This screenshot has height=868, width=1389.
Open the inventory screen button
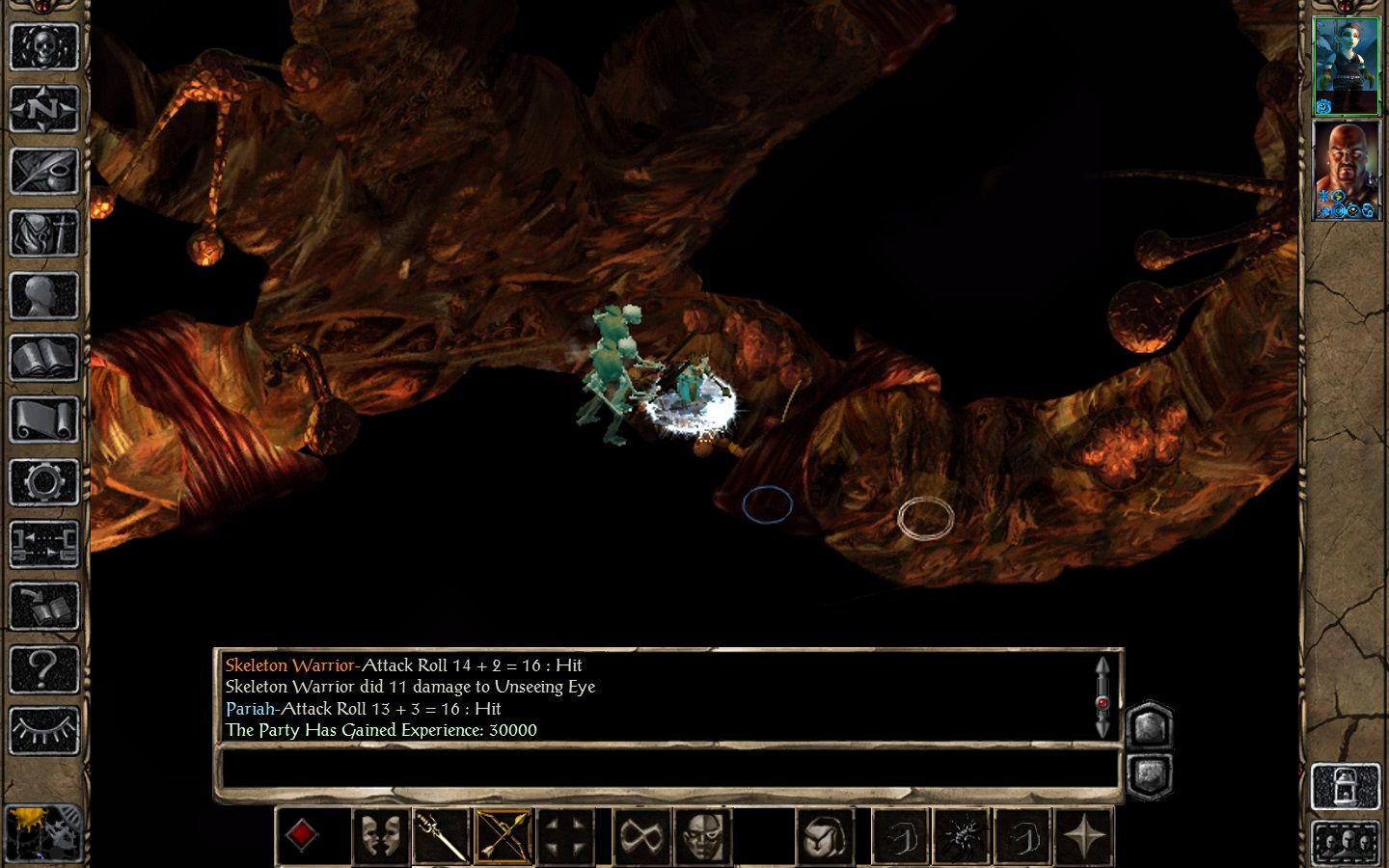click(43, 233)
